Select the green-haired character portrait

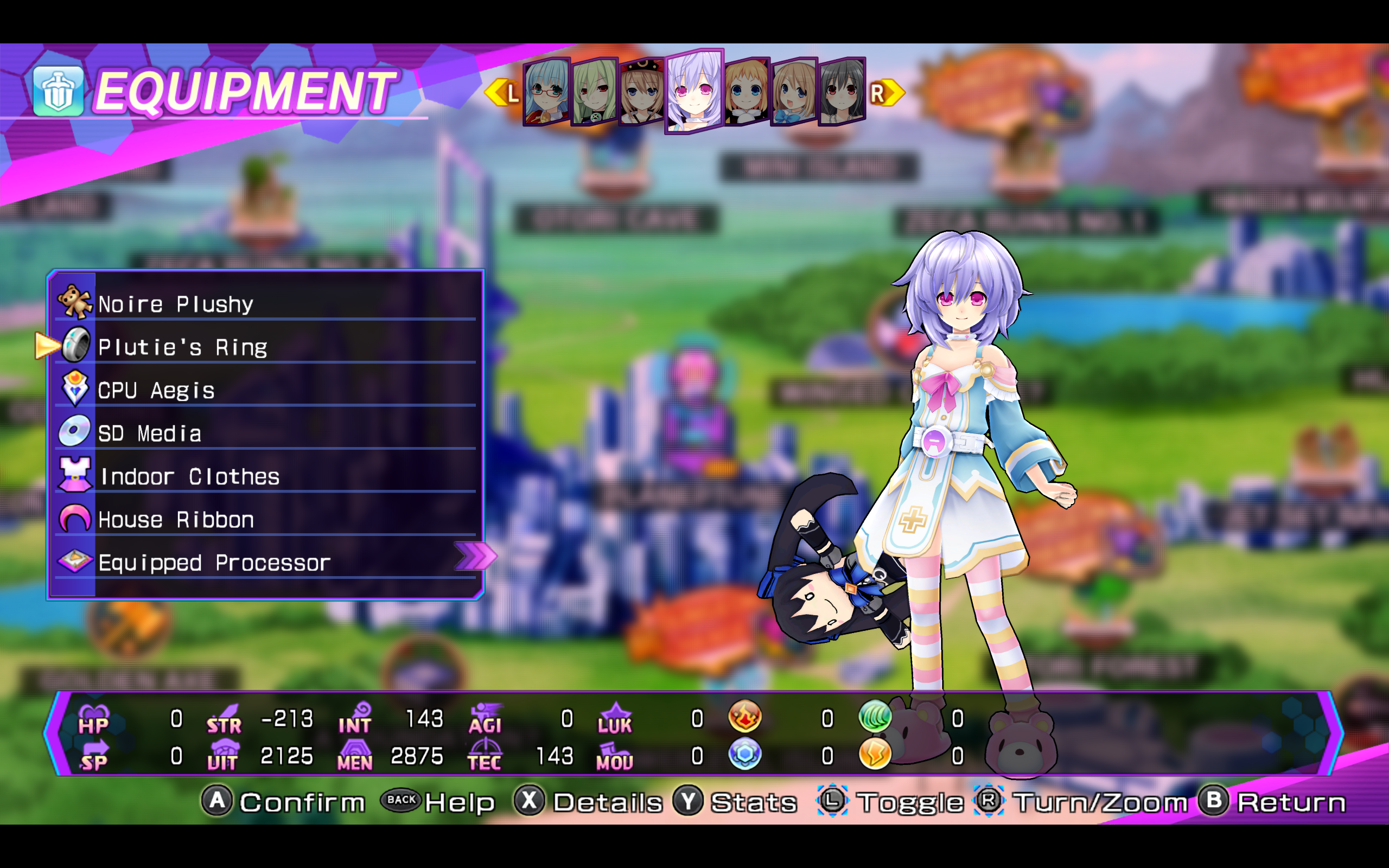pyautogui.click(x=594, y=92)
